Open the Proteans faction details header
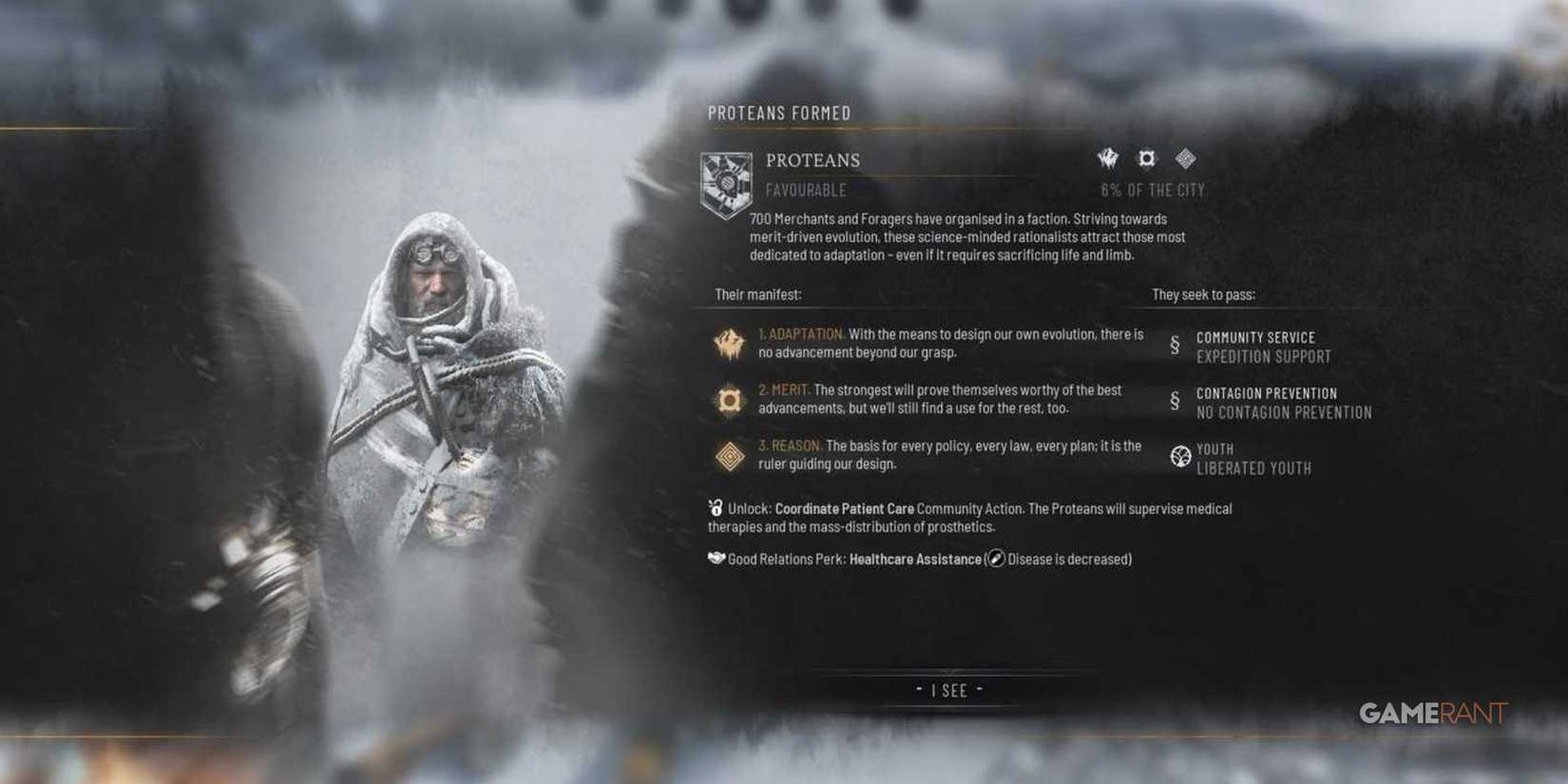 coord(813,160)
